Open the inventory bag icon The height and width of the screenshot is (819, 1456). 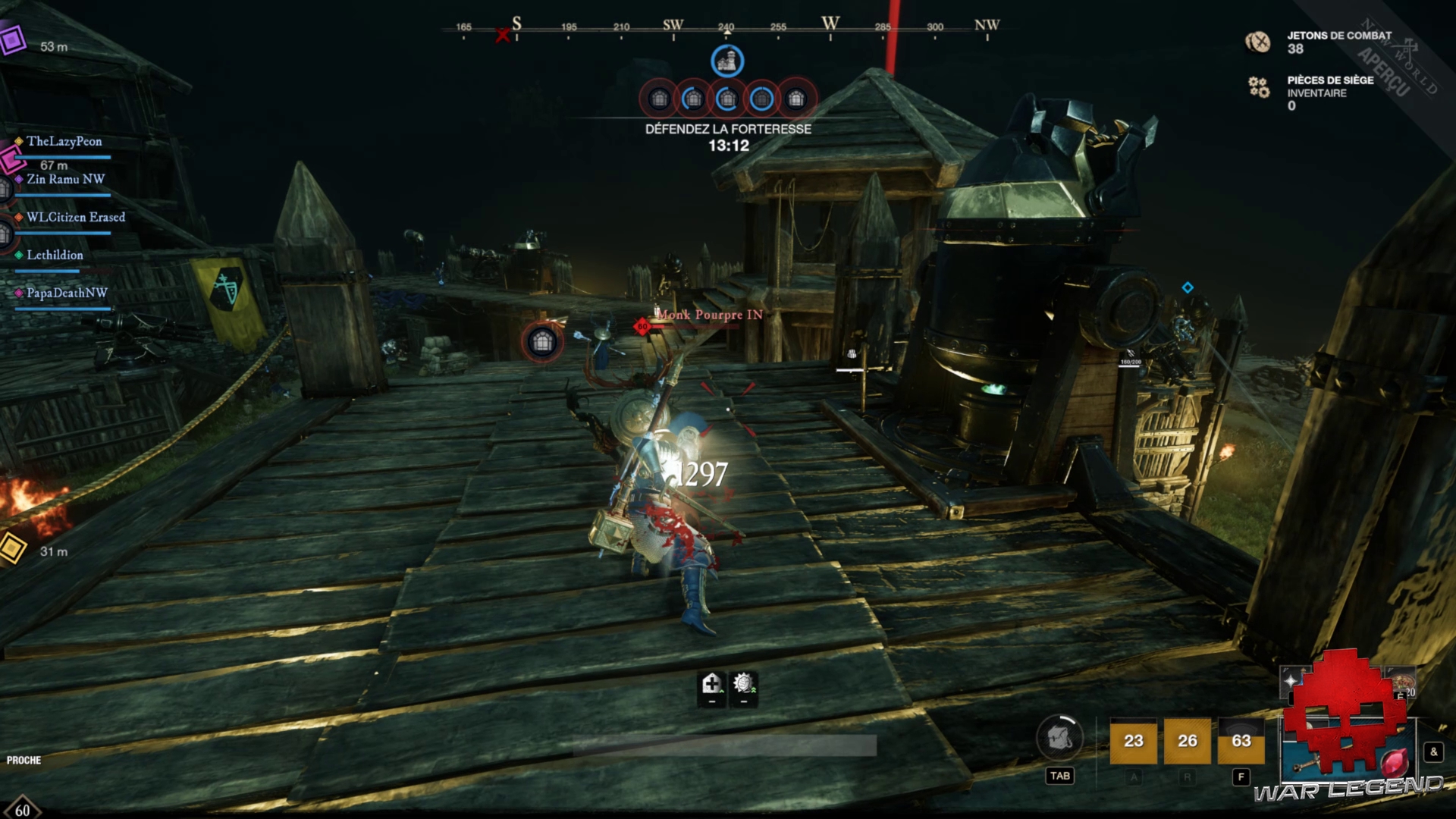click(1059, 738)
